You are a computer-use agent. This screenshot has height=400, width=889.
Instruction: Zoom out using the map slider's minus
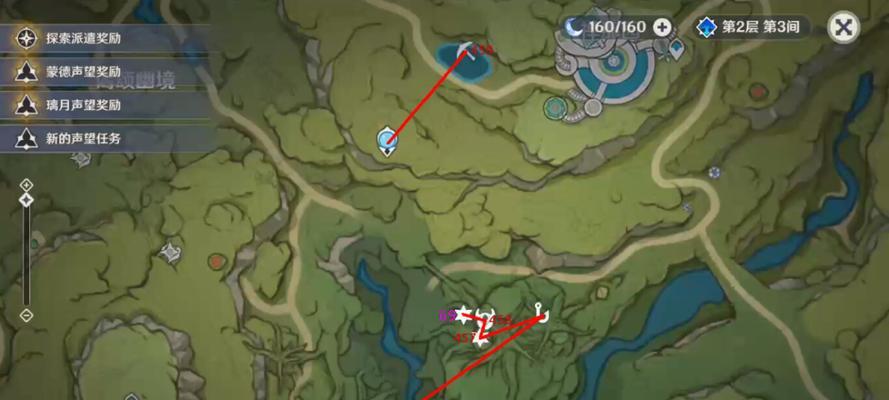point(27,315)
